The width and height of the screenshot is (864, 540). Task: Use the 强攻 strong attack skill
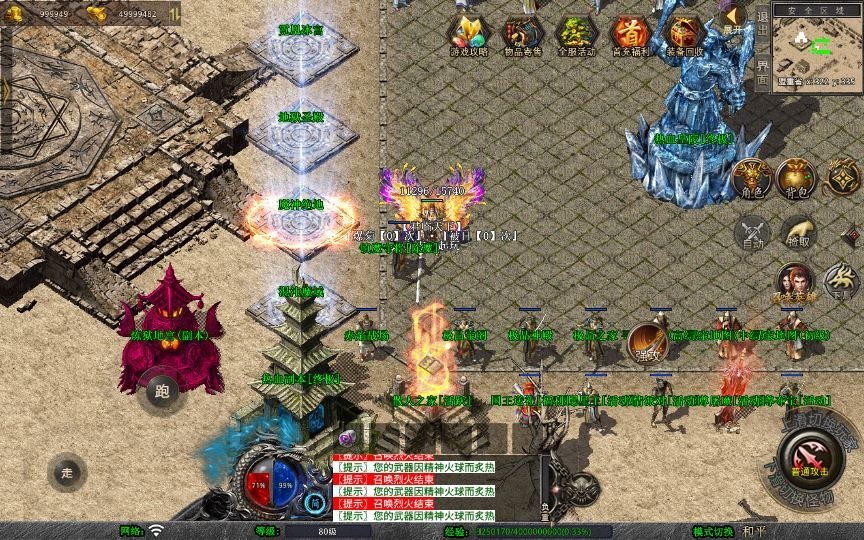point(647,343)
